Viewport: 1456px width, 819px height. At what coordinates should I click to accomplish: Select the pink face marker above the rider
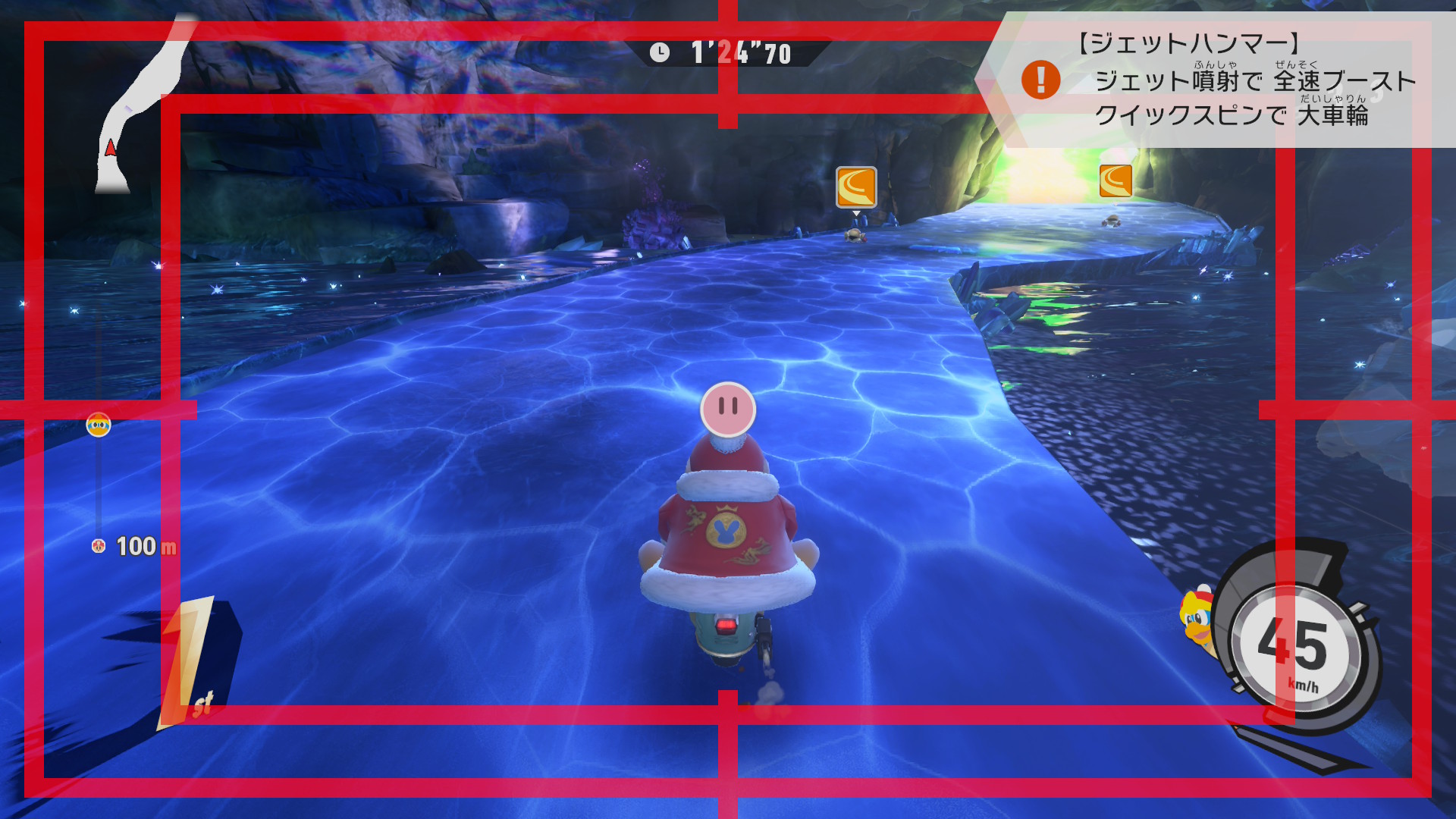click(x=728, y=409)
